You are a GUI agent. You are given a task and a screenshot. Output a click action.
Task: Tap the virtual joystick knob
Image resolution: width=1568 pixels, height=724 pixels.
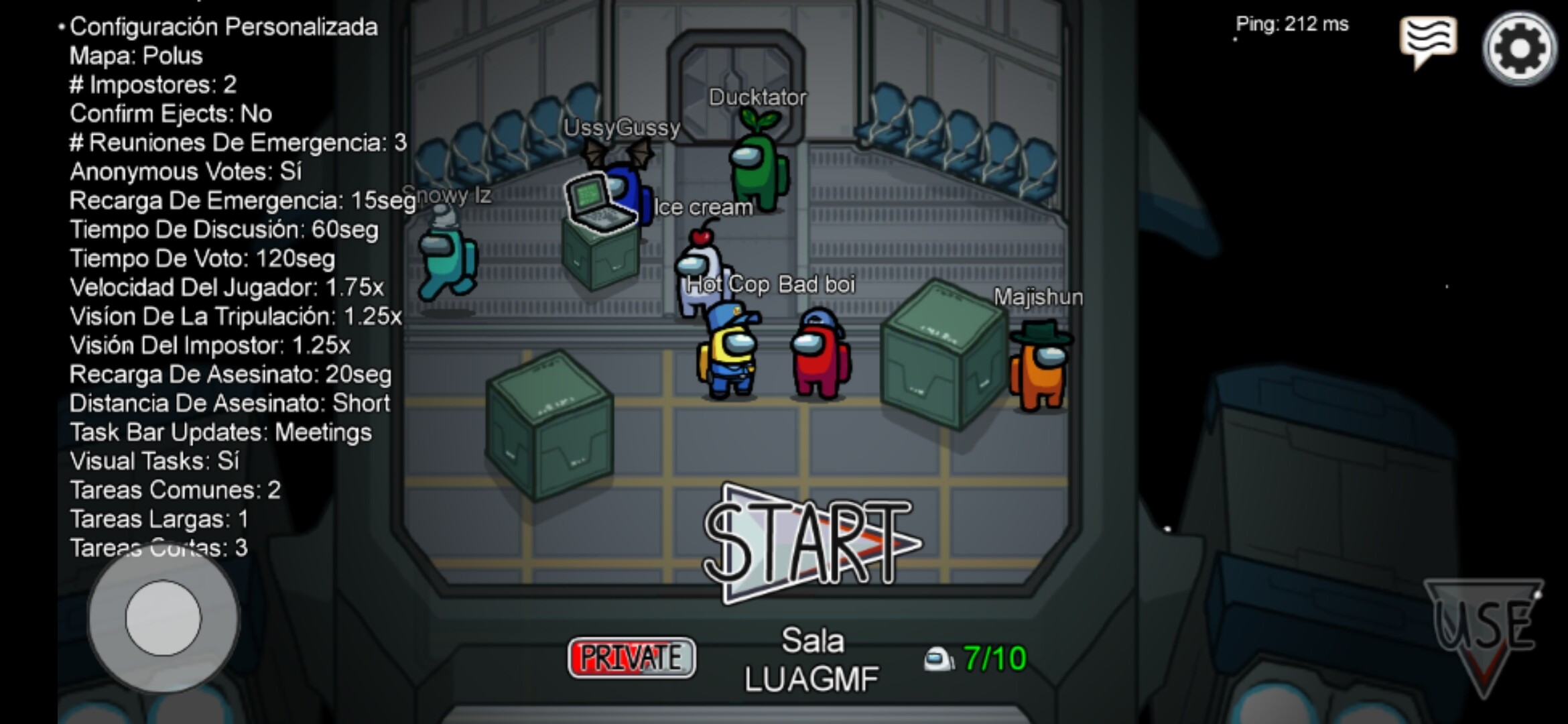(163, 617)
